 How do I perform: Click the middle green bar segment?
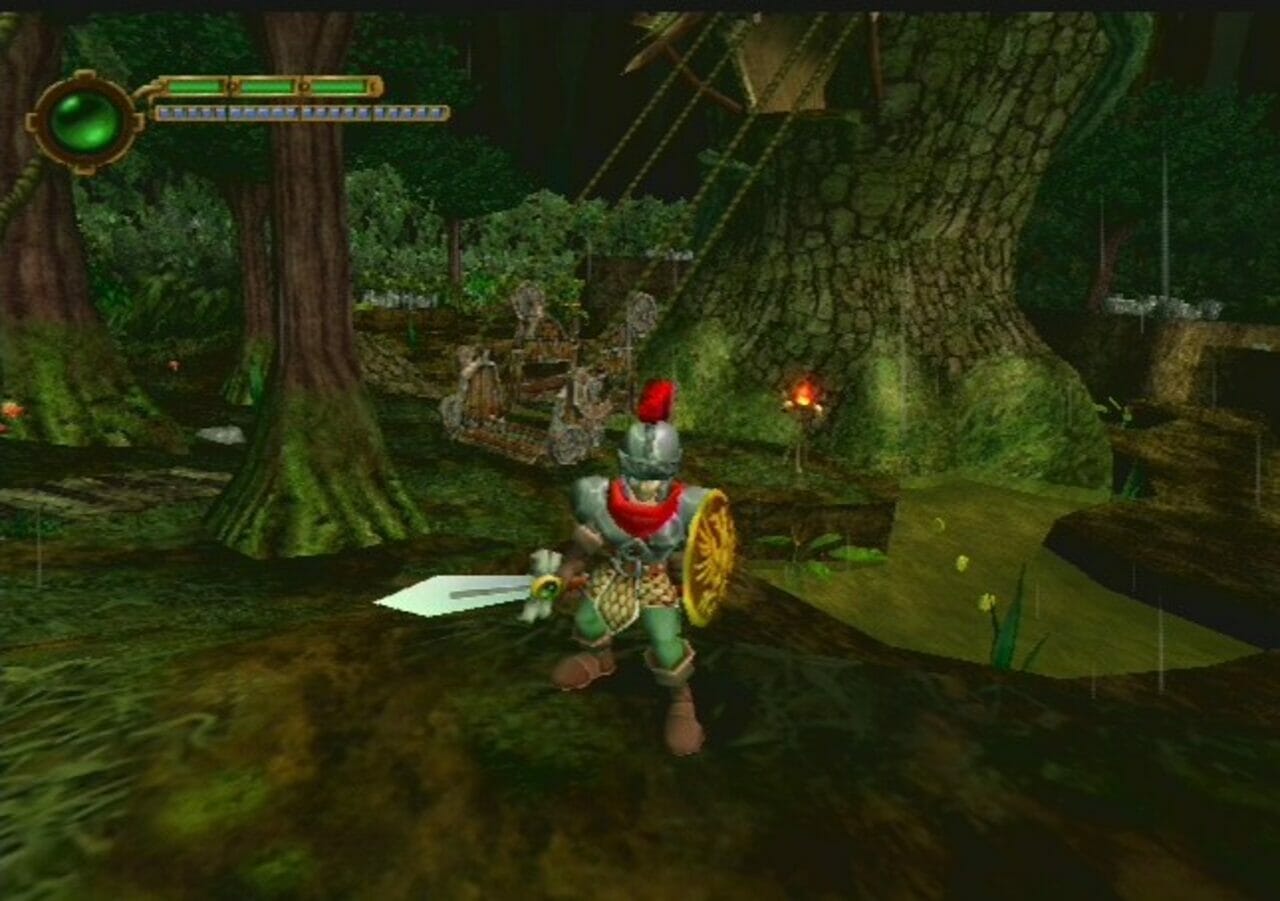[x=267, y=86]
